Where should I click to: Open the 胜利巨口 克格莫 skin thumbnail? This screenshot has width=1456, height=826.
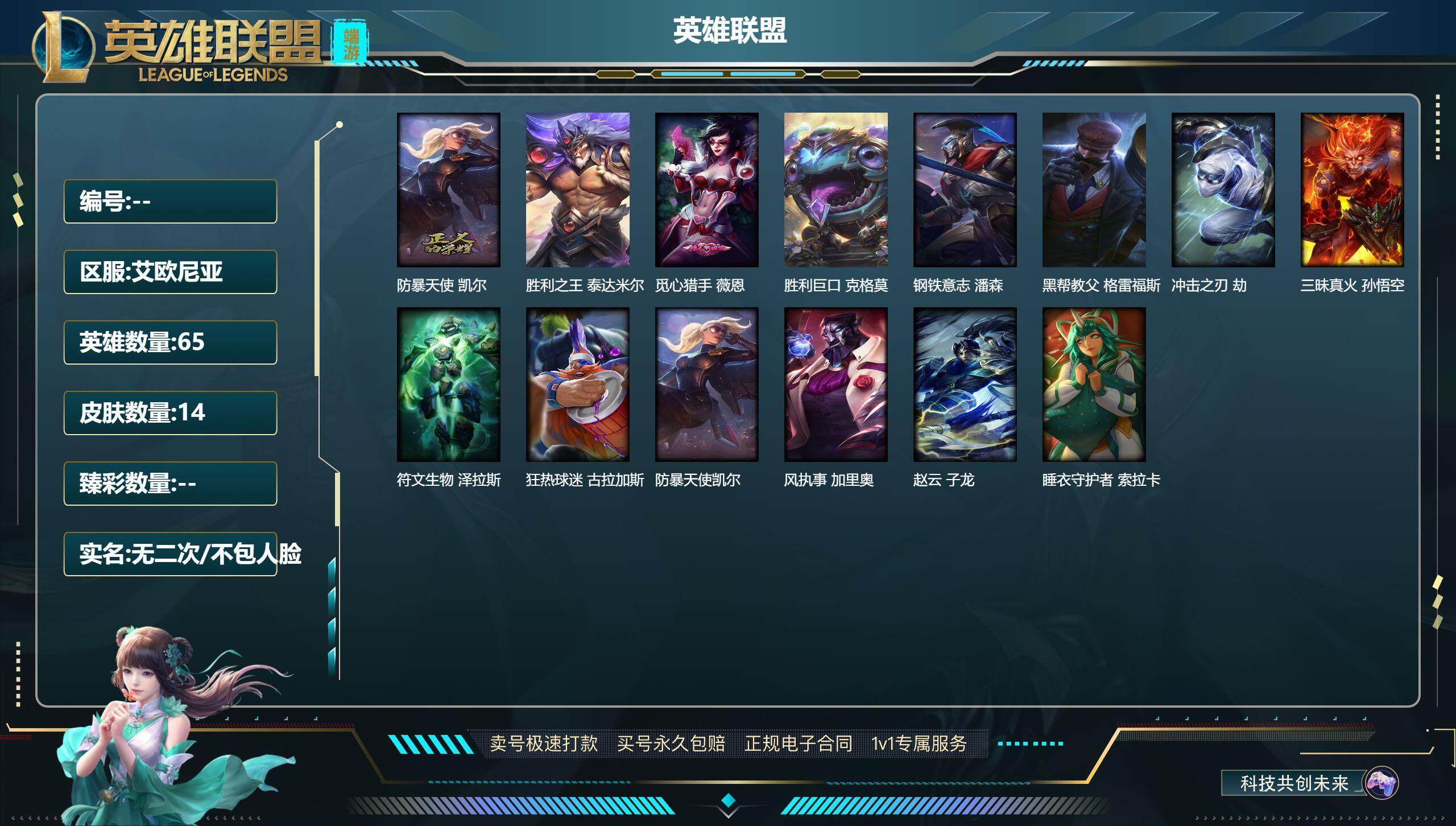coord(835,190)
